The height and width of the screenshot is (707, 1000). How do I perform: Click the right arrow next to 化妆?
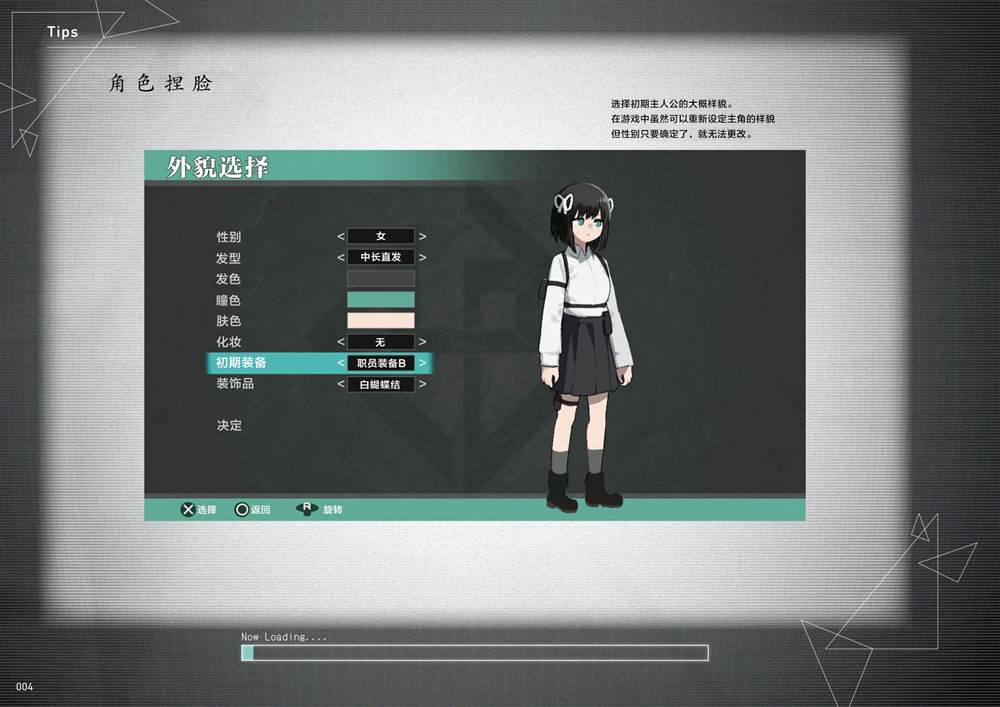422,342
